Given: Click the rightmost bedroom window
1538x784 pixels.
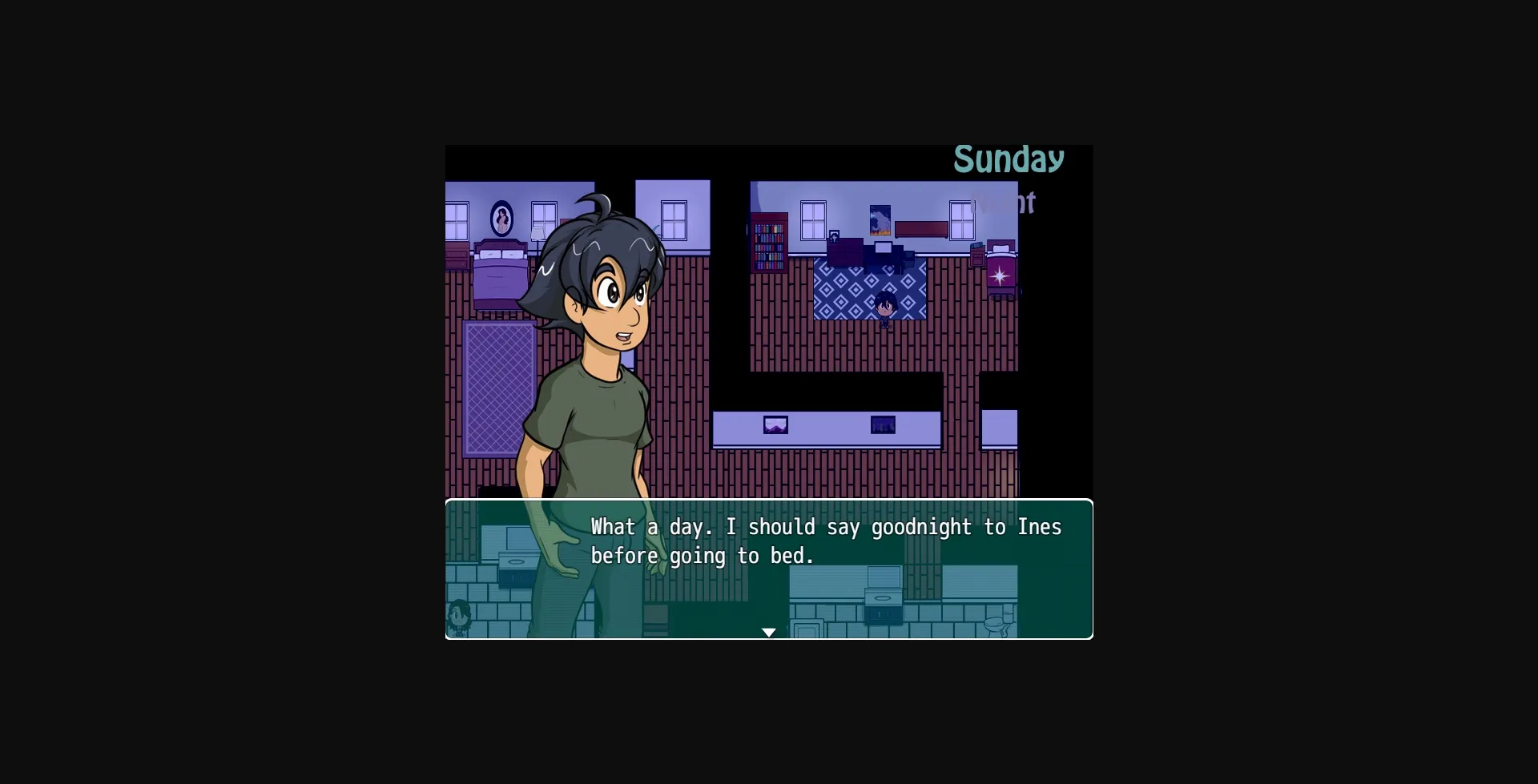Looking at the screenshot, I should [x=962, y=220].
